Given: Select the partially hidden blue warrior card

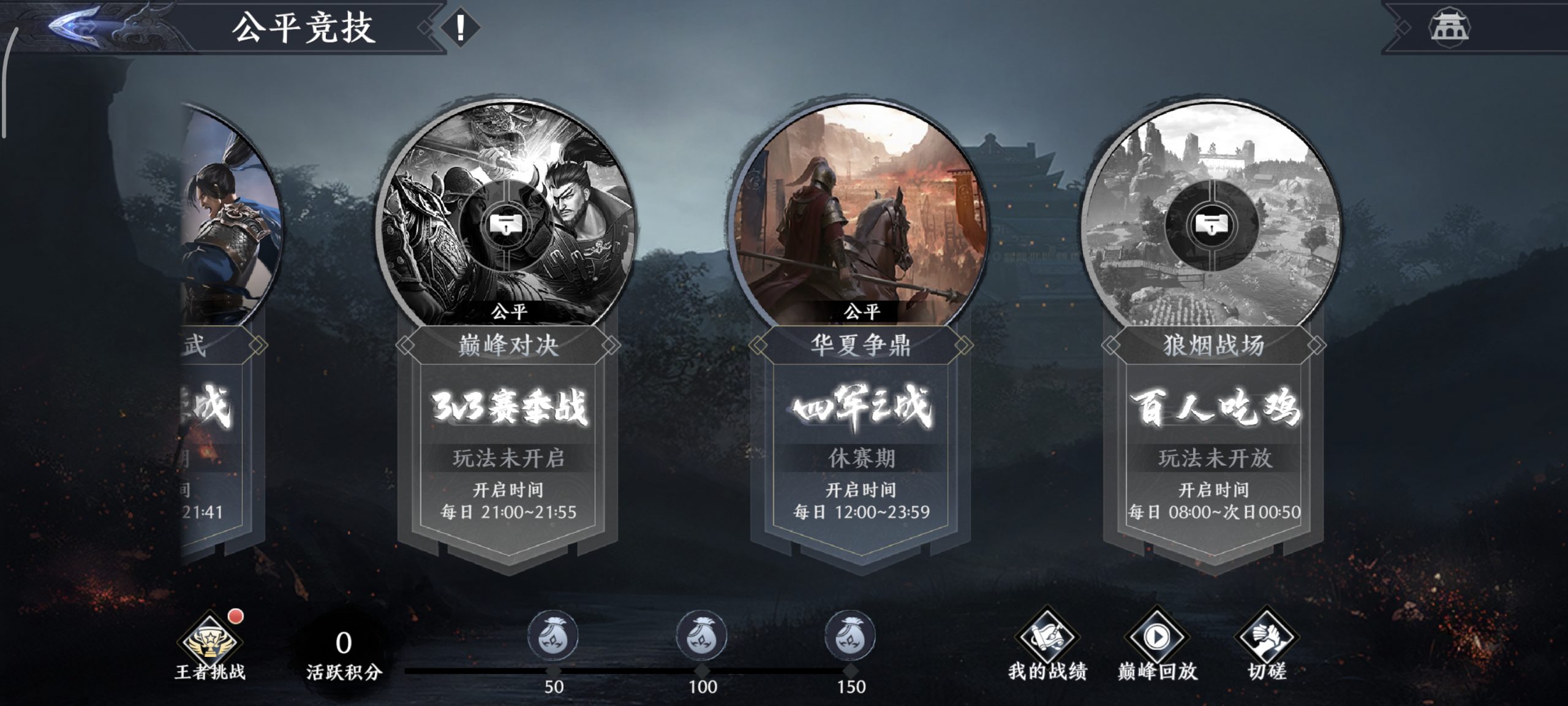Looking at the screenshot, I should [x=227, y=306].
